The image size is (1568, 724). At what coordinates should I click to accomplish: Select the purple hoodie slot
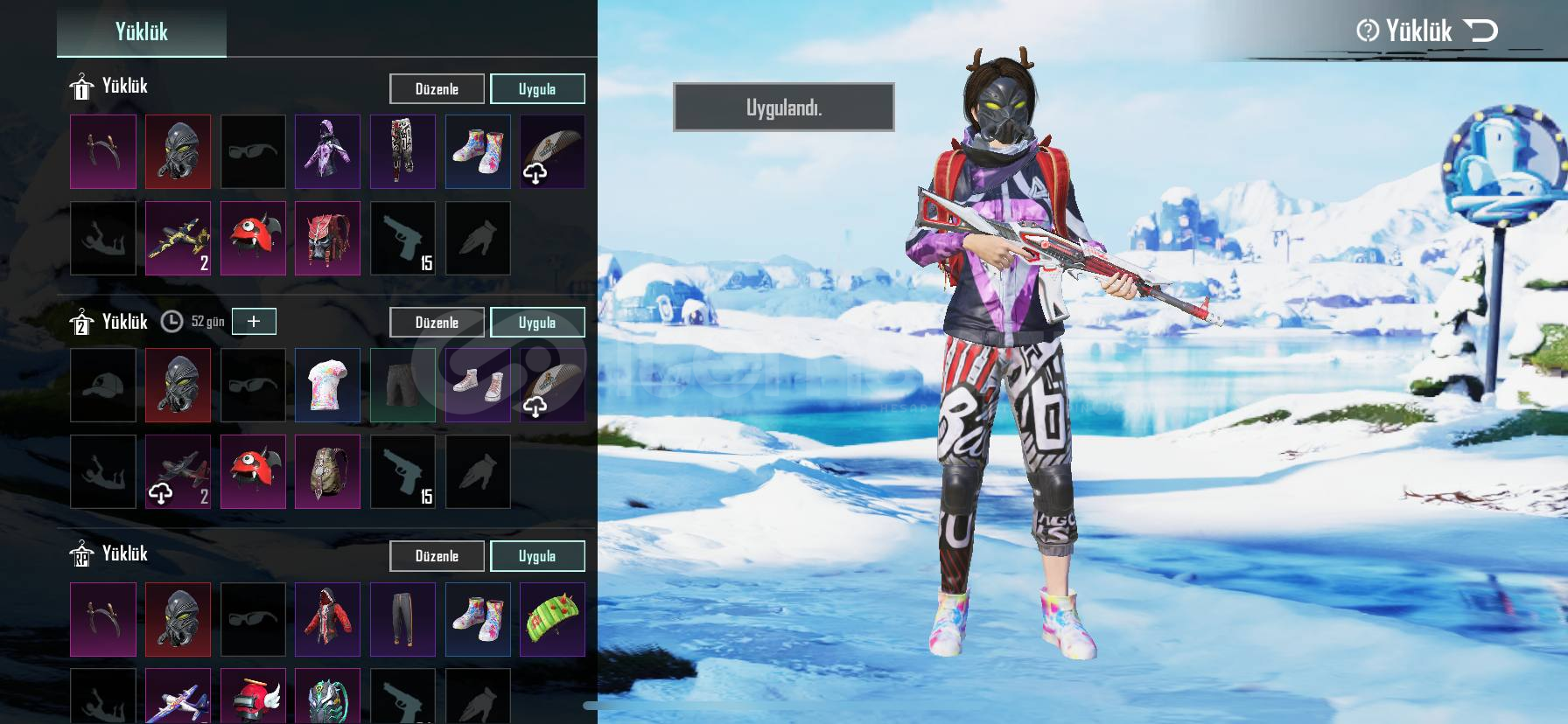(x=327, y=151)
